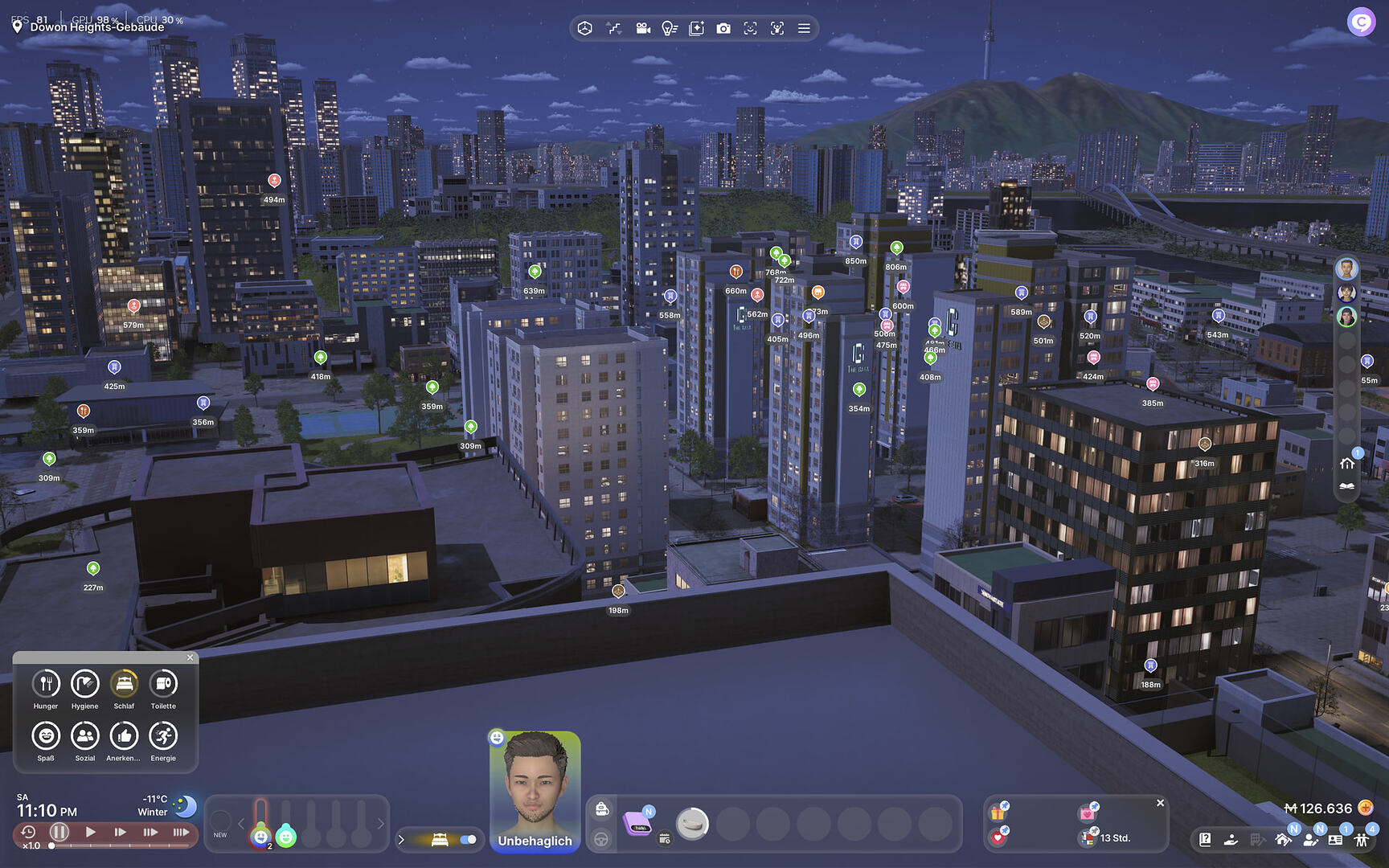Close the needs panel

click(191, 657)
